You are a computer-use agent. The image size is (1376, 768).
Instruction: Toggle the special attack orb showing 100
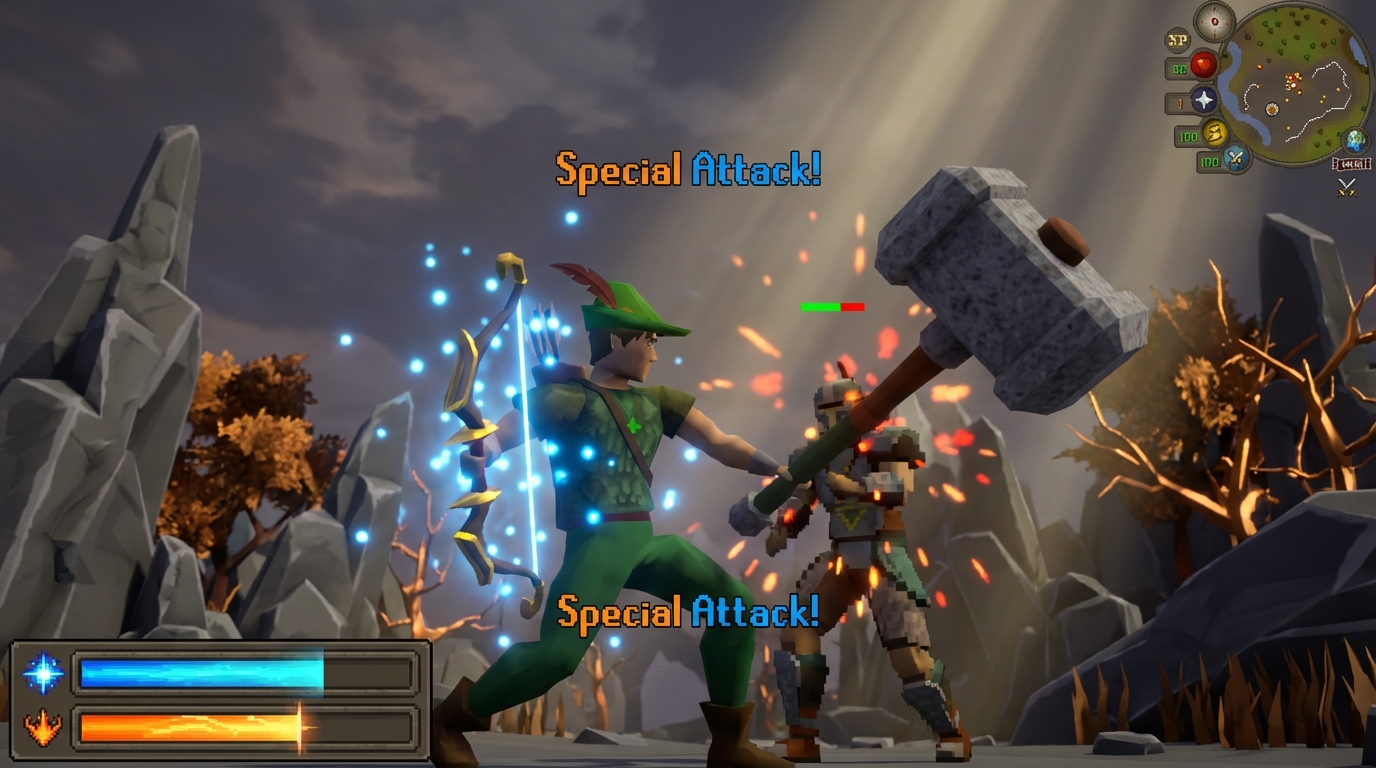[x=1209, y=163]
